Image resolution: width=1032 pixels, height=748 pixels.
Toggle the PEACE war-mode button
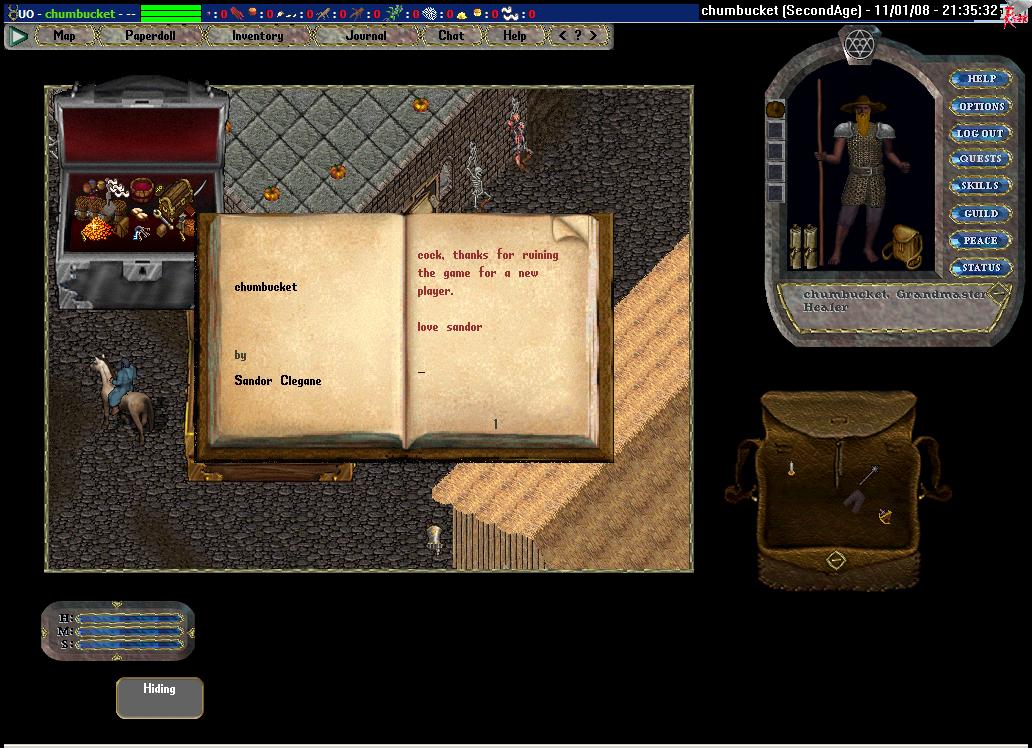pos(981,240)
